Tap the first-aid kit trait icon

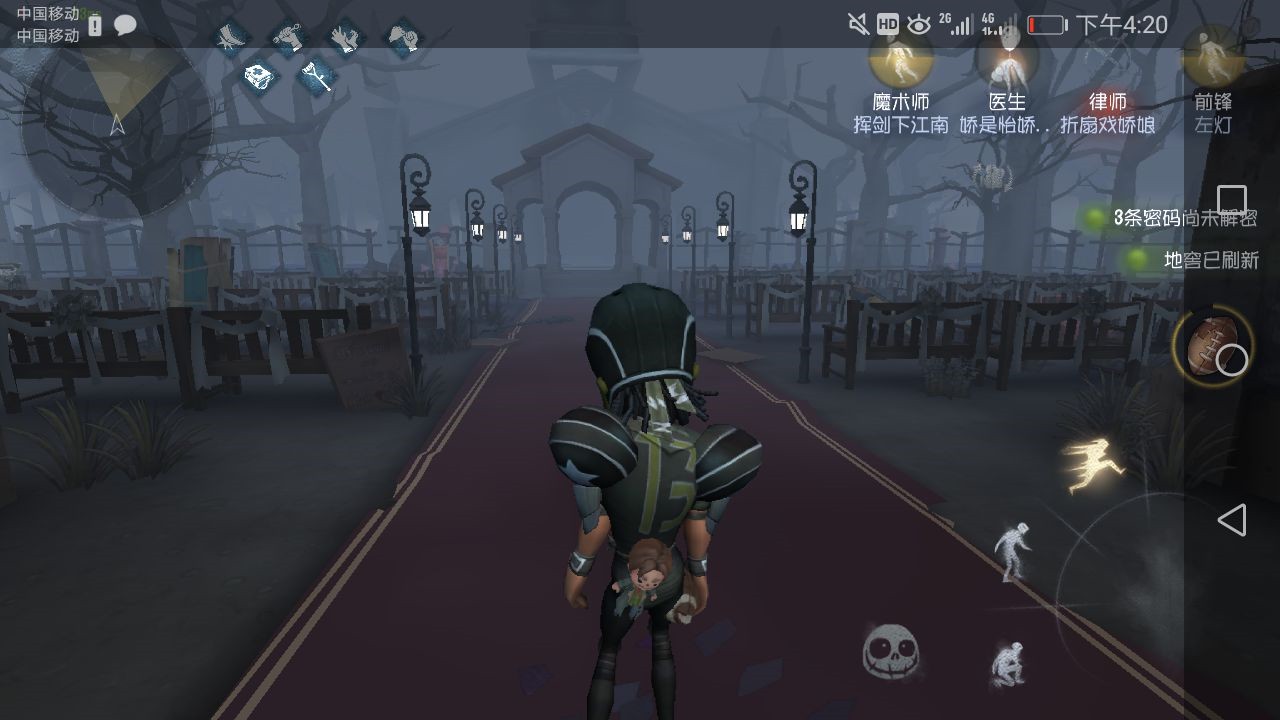pyautogui.click(x=260, y=76)
